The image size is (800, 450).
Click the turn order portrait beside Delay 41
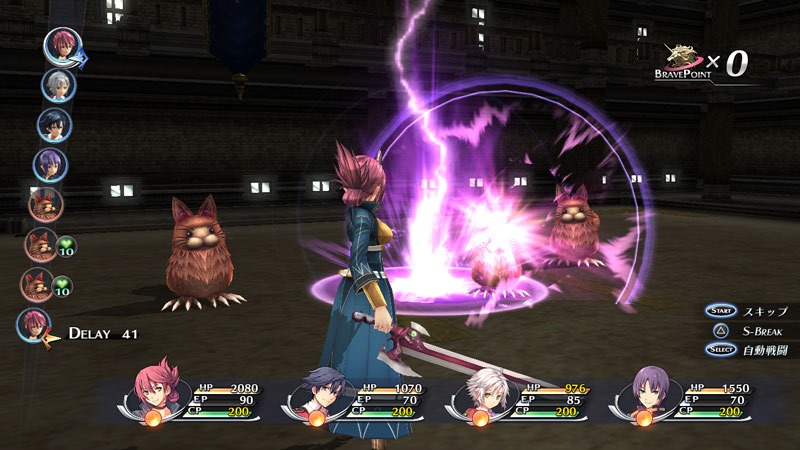point(34,325)
